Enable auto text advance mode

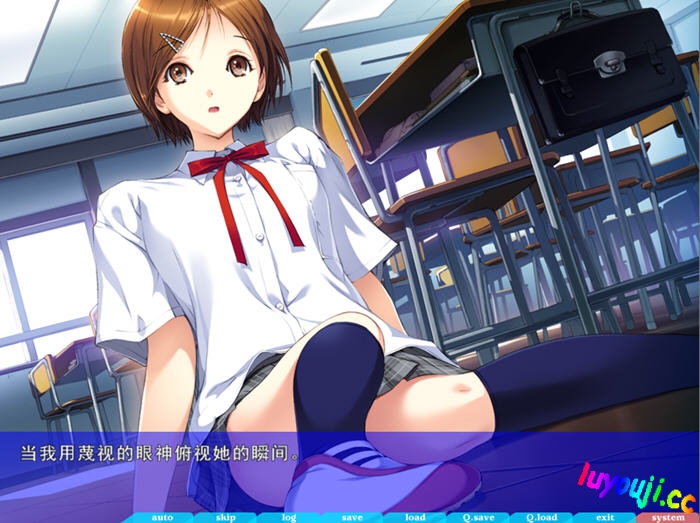tap(161, 517)
